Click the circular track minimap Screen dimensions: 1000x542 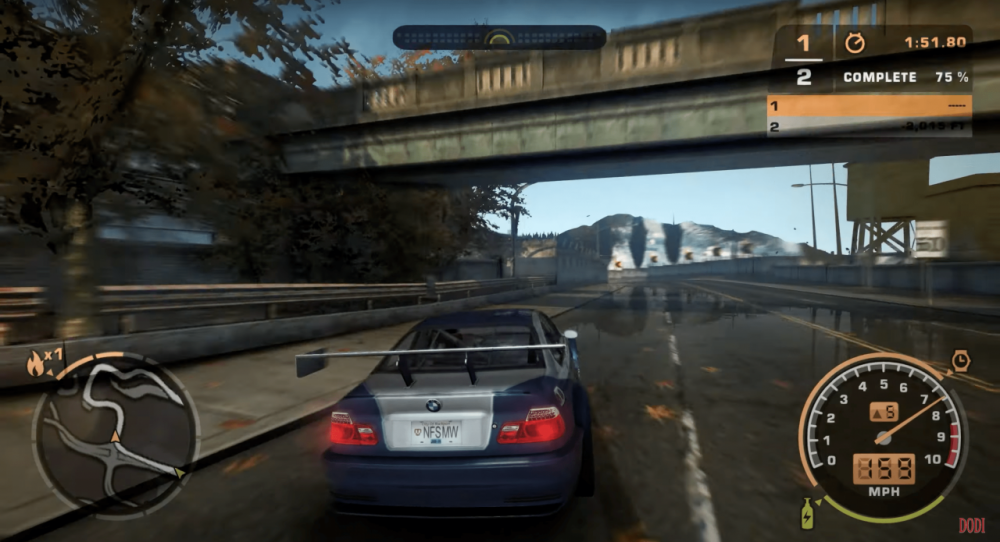[115, 433]
